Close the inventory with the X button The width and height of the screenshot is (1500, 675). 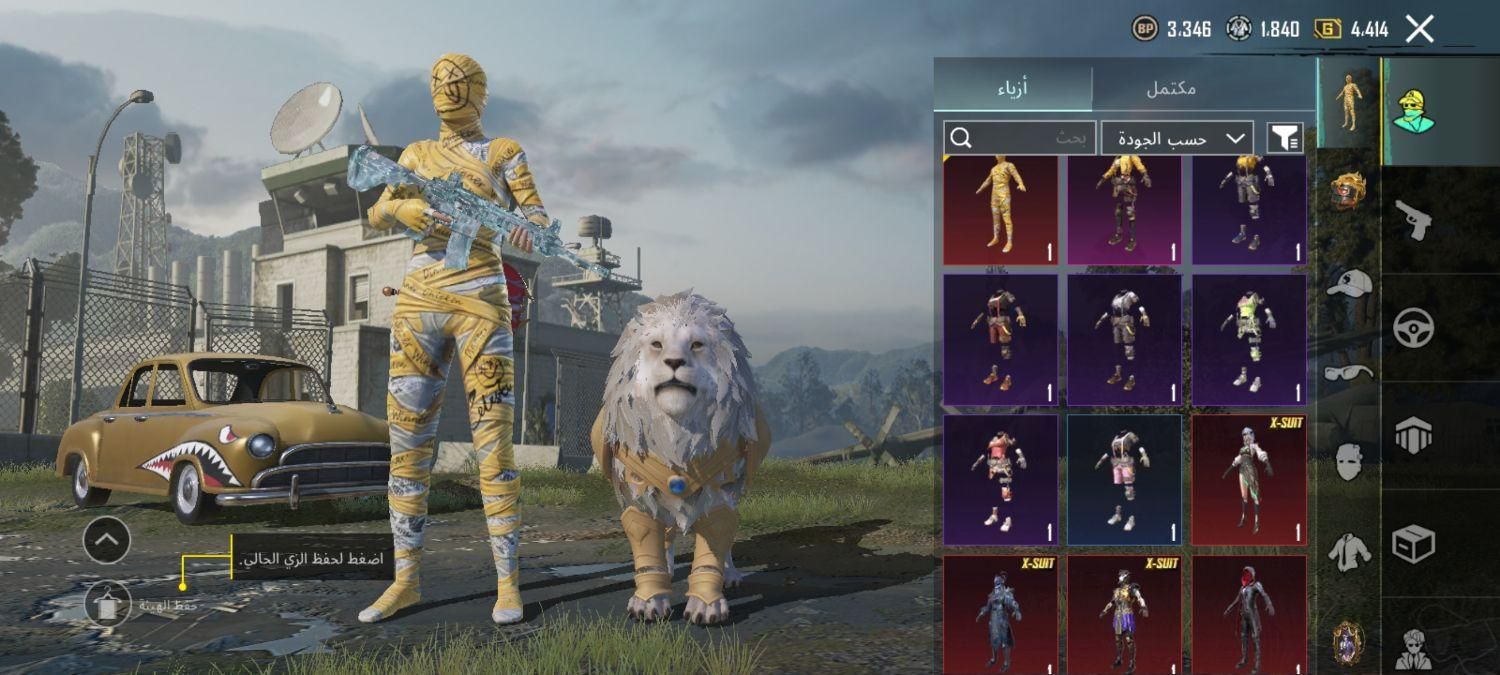tap(1419, 29)
